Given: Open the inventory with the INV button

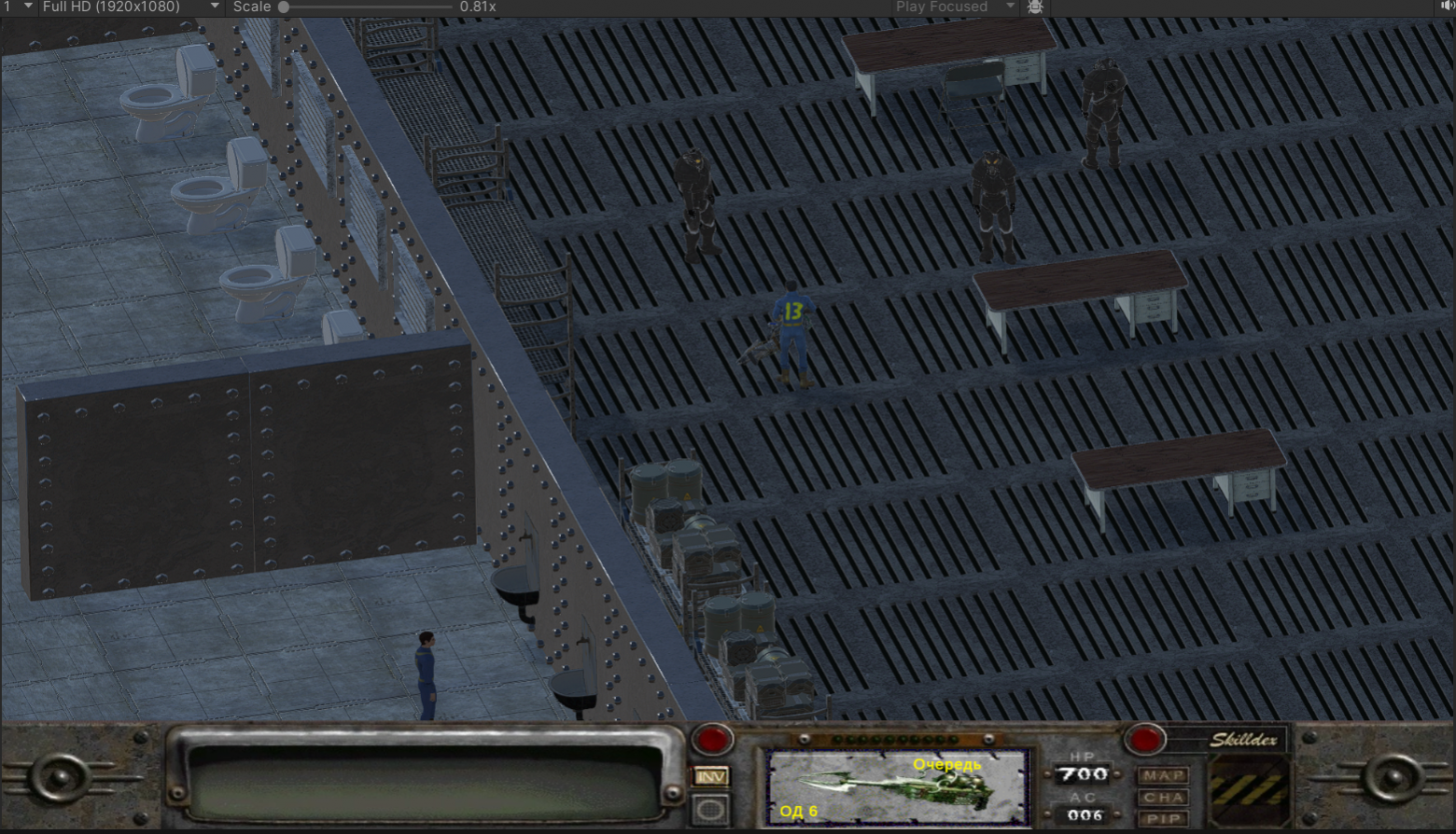Looking at the screenshot, I should (x=709, y=777).
